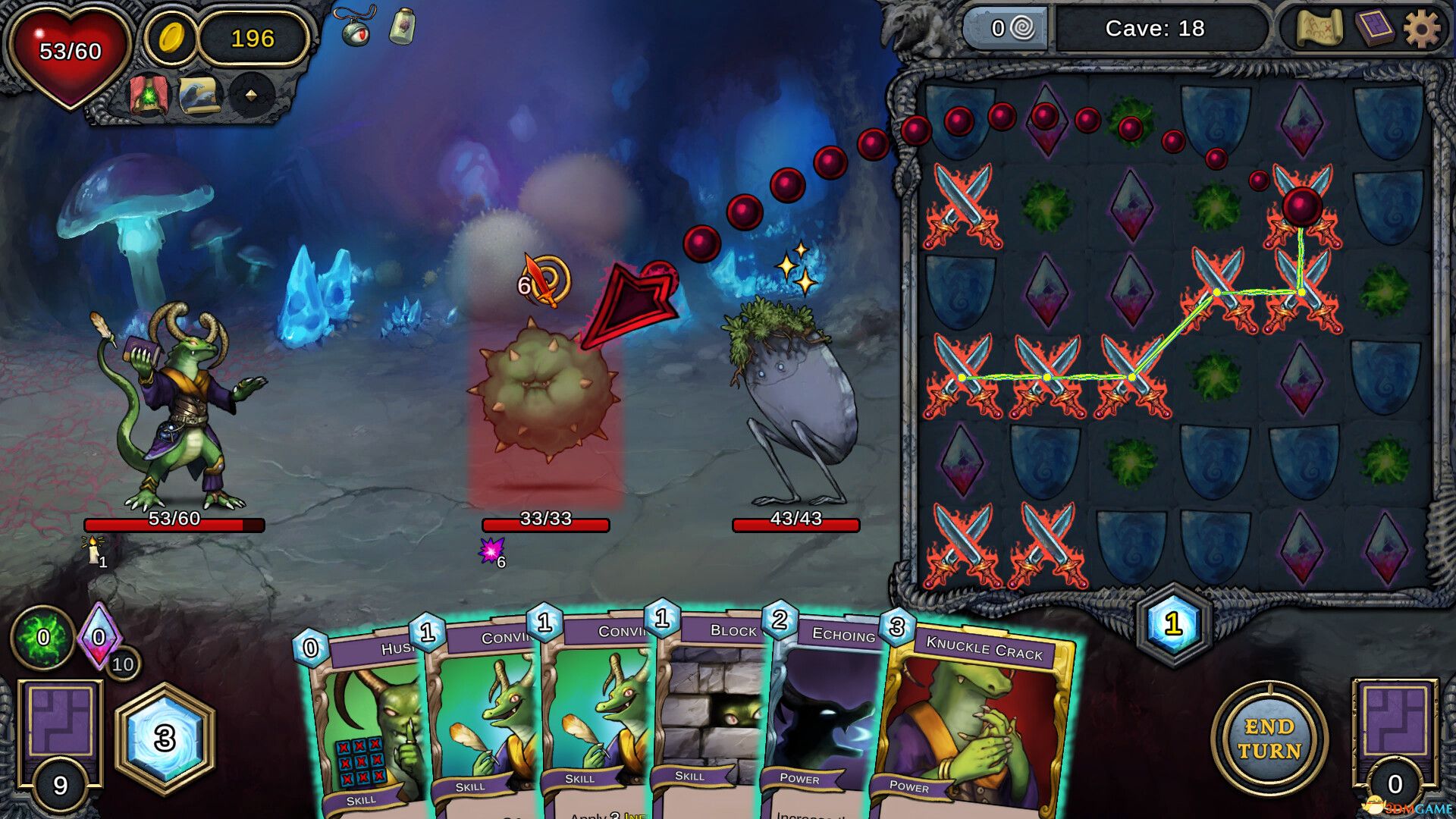Inspect the eye amulet relic
The width and height of the screenshot is (1456, 819).
click(x=356, y=28)
